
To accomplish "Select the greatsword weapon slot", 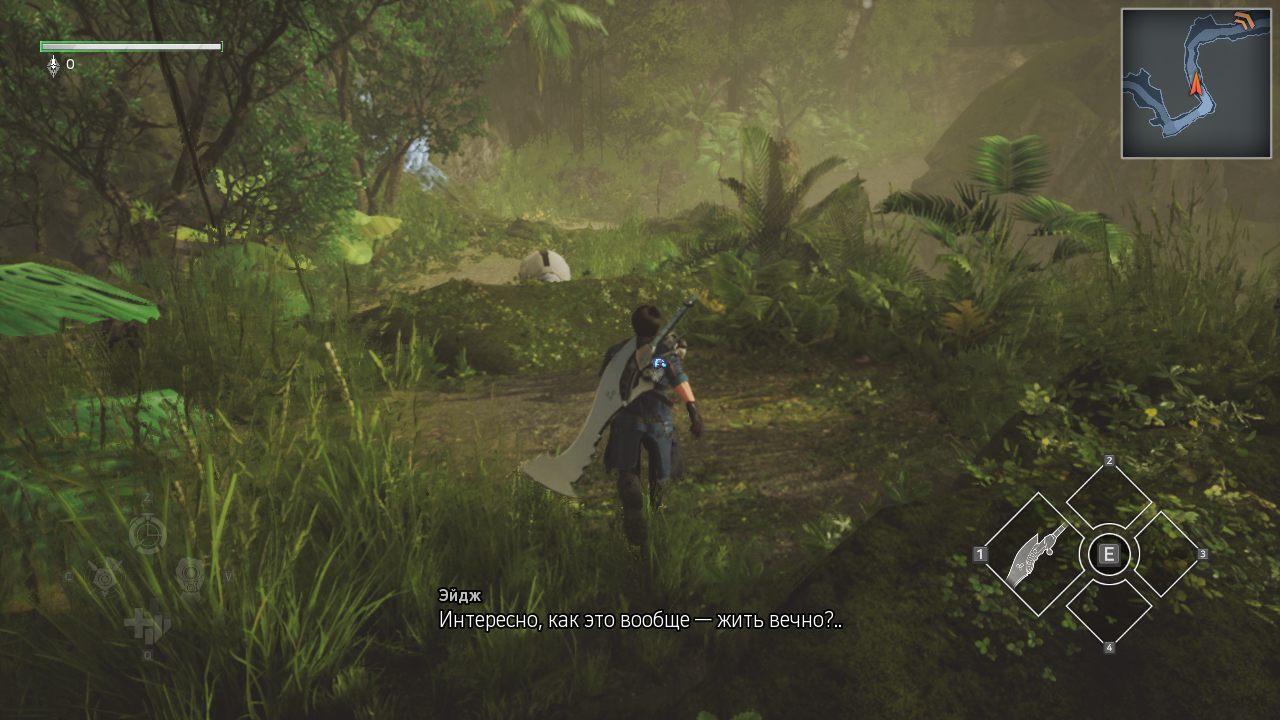I will (x=1031, y=554).
